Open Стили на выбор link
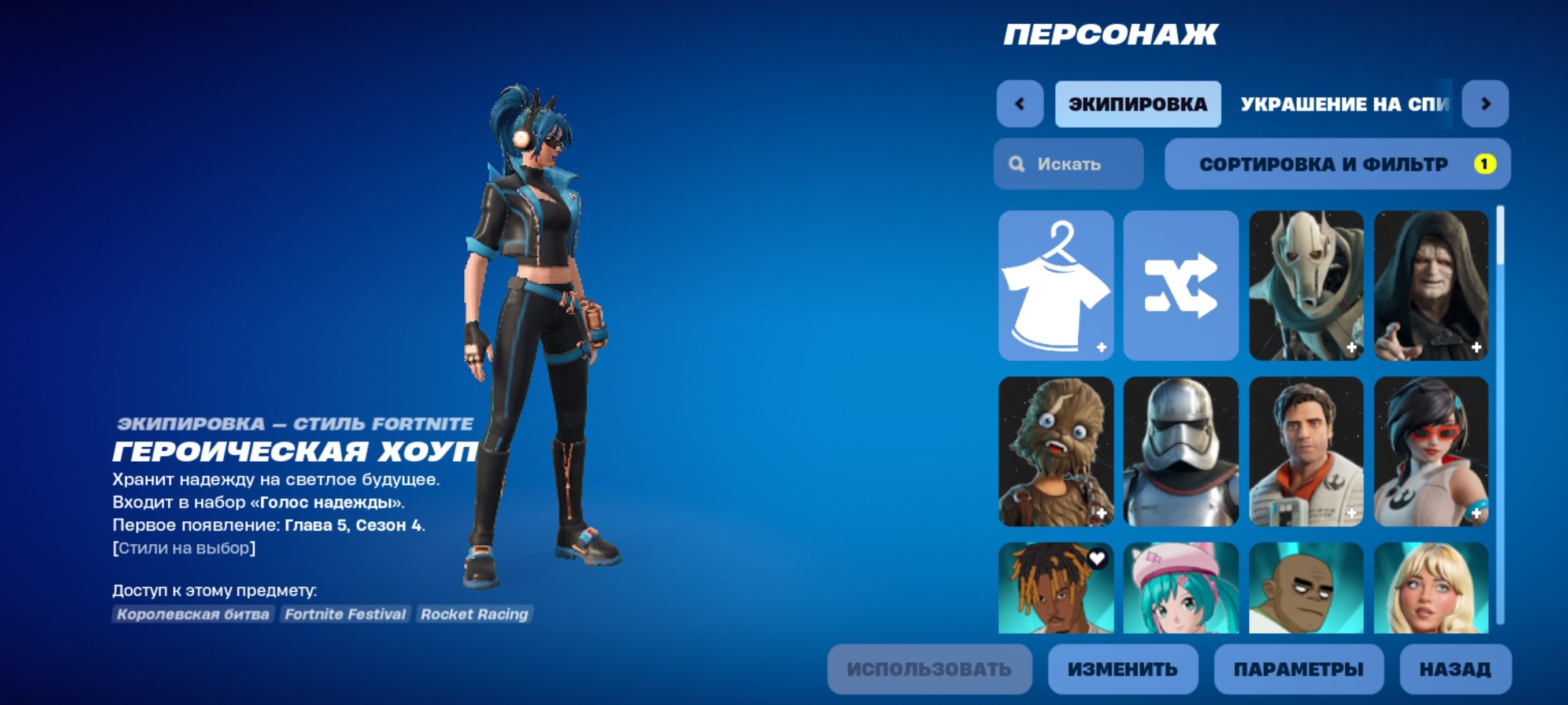This screenshot has height=705, width=1568. pyautogui.click(x=184, y=547)
